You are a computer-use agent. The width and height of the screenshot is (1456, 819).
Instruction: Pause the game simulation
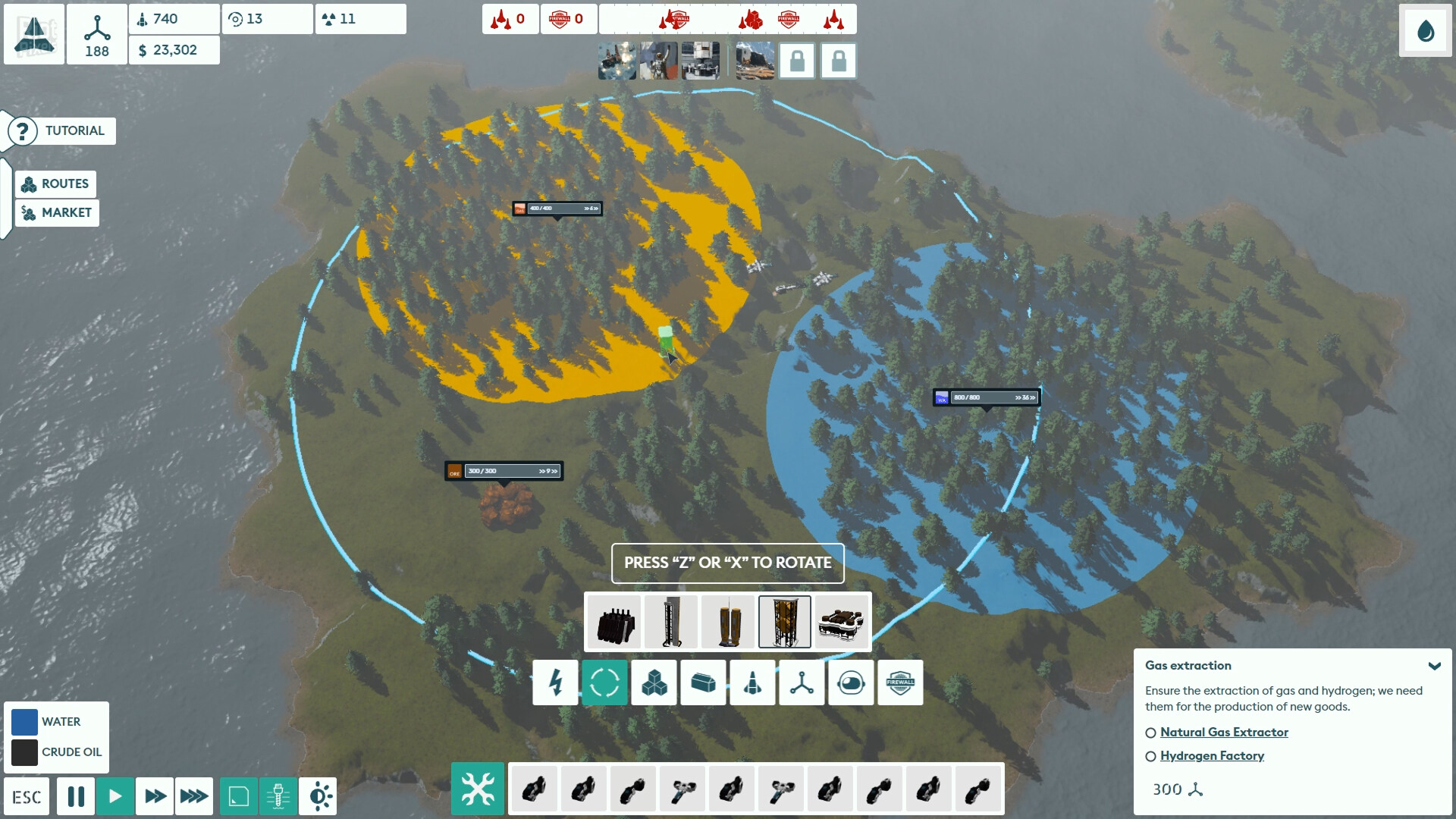pyautogui.click(x=76, y=796)
